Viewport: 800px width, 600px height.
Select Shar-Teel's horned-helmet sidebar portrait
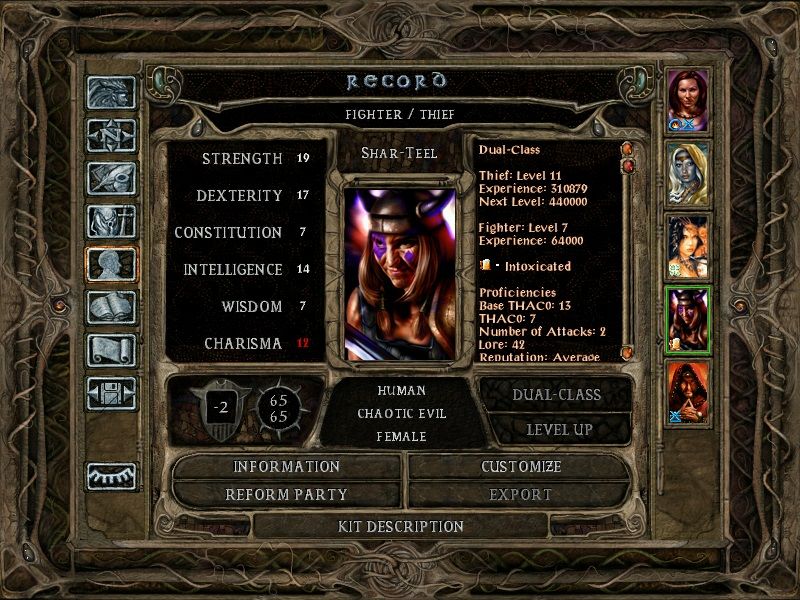click(x=688, y=320)
